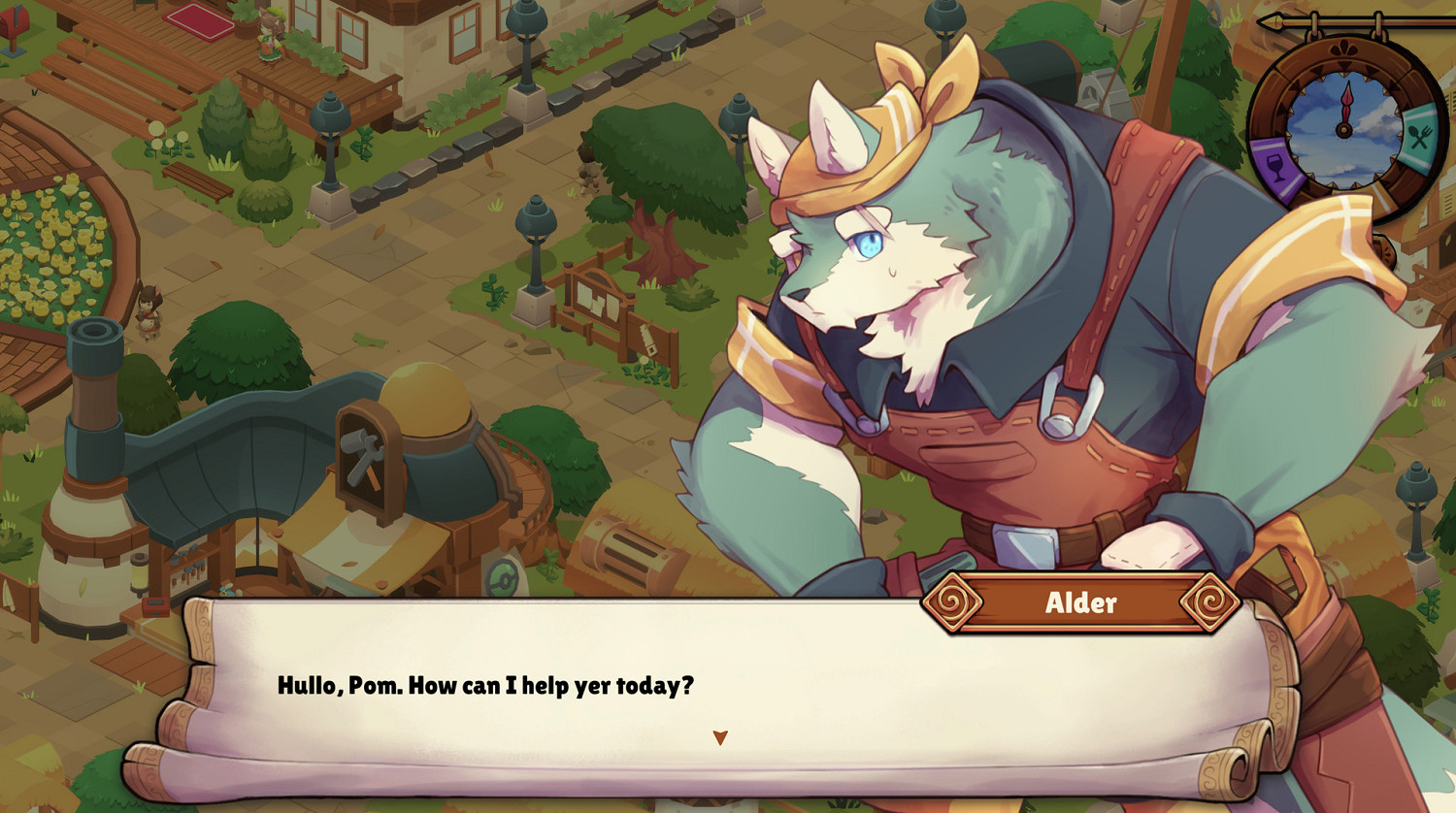The width and height of the screenshot is (1456, 813).
Task: Select the Alder nameplate banner
Action: click(x=1083, y=602)
